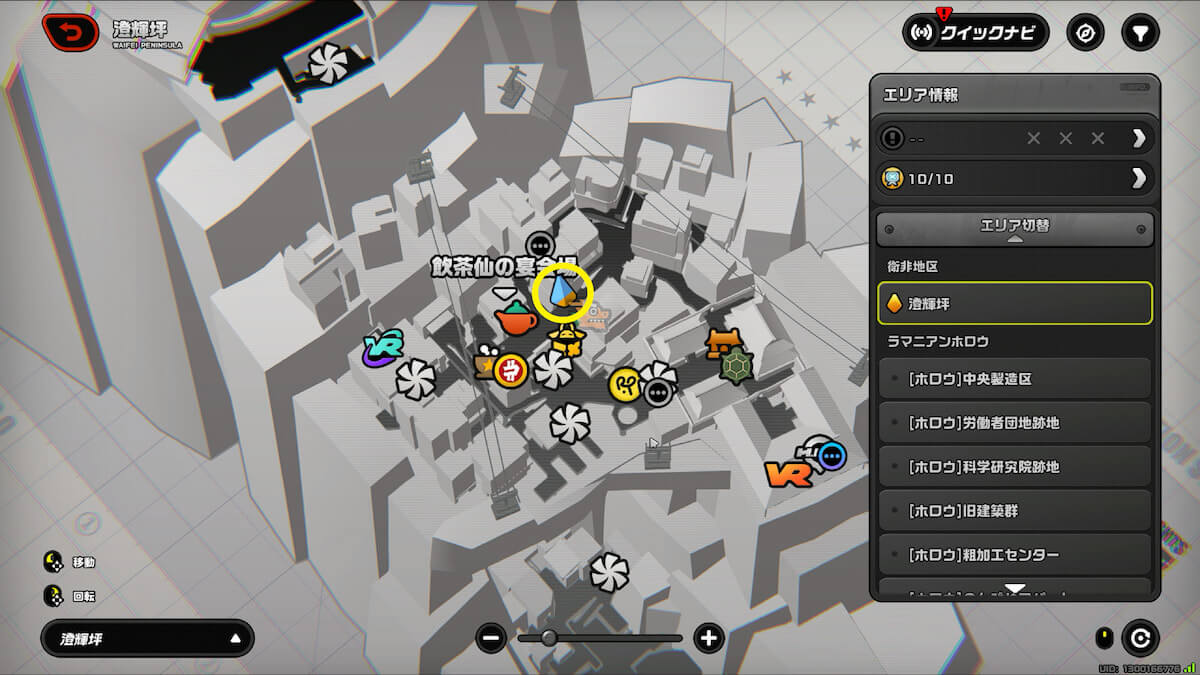
Task: Zoom in the map with plus button
Action: [708, 638]
